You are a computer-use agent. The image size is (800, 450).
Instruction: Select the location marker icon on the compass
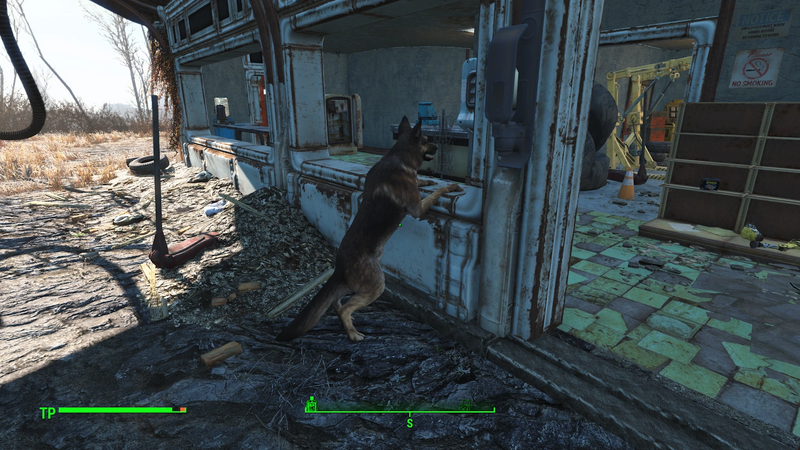point(311,403)
